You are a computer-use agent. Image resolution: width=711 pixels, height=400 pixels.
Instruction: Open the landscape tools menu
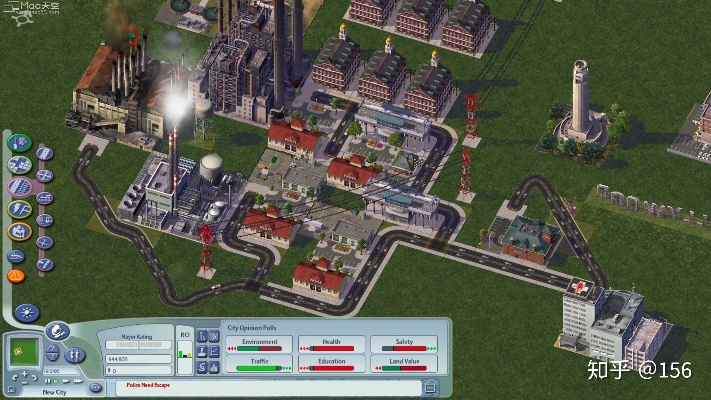18,142
